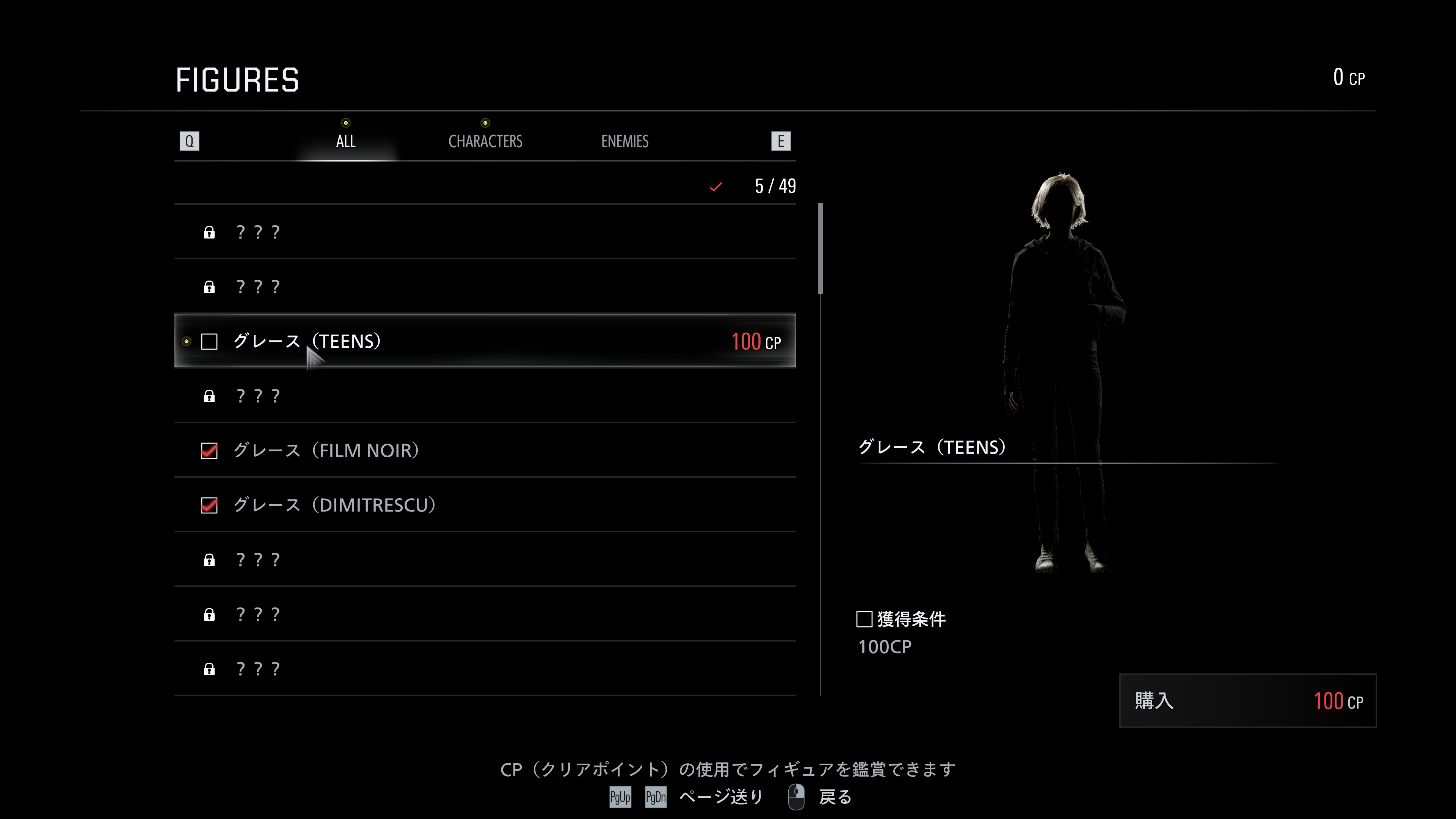This screenshot has height=819, width=1456.
Task: Select グレース (TEENS) figure row
Action: coord(485,341)
